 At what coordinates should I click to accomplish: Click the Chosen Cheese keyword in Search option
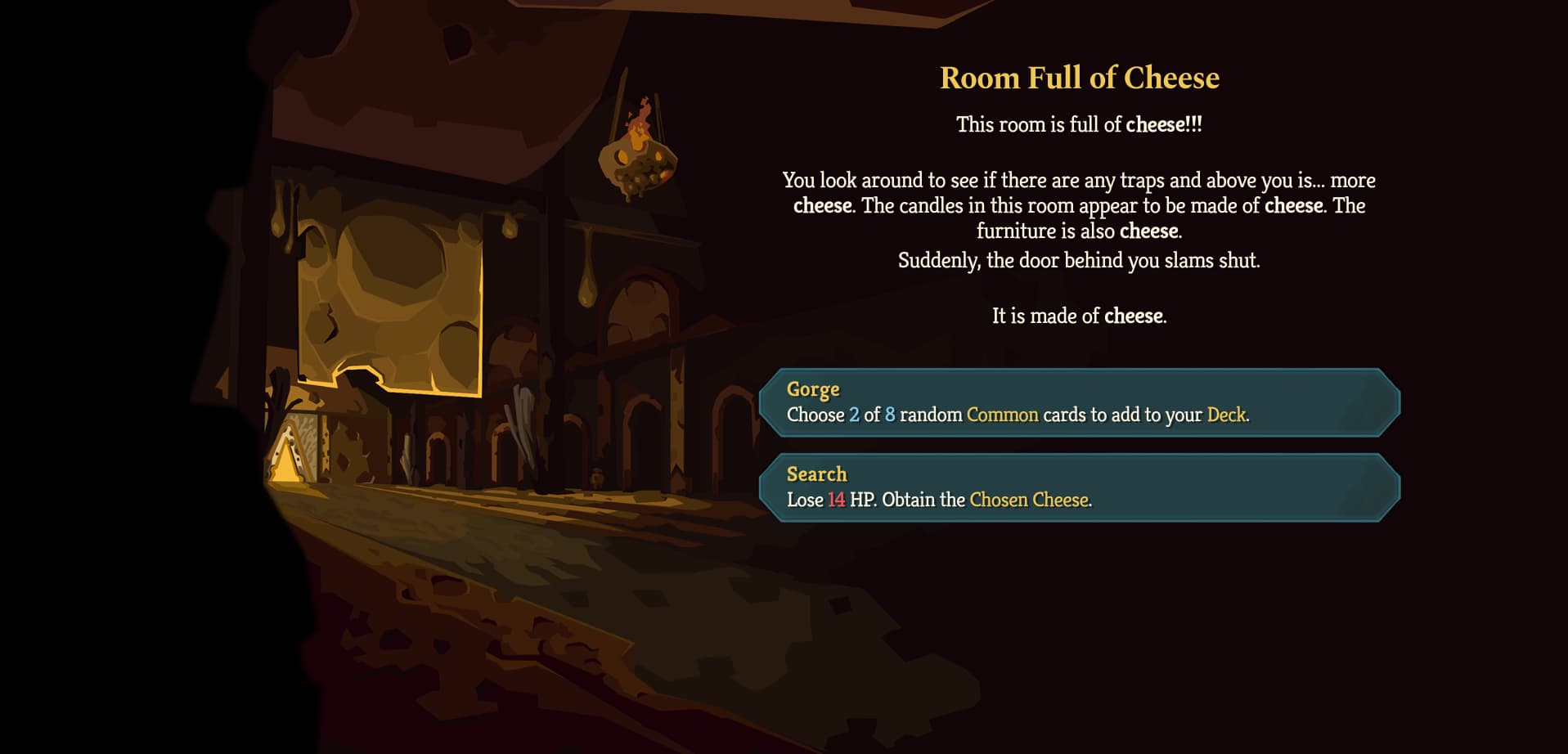[1031, 500]
